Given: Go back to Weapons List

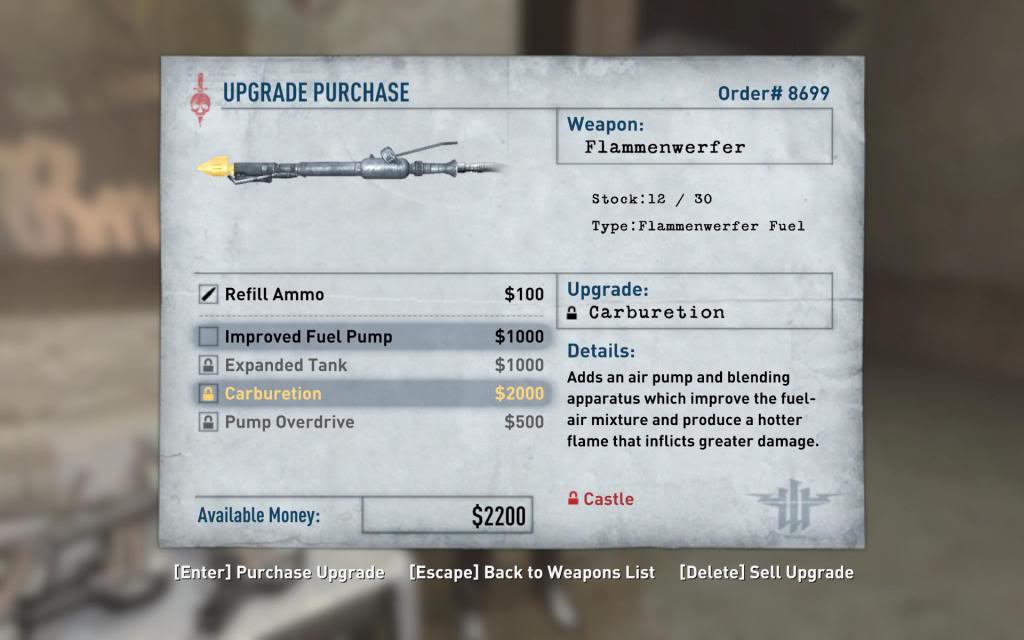Looking at the screenshot, I should pos(532,573).
